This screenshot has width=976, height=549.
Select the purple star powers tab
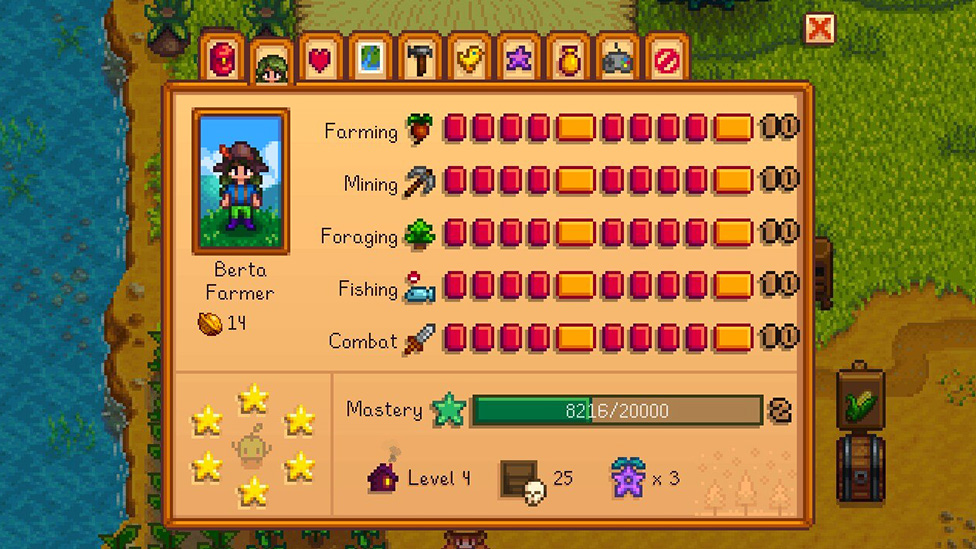518,60
